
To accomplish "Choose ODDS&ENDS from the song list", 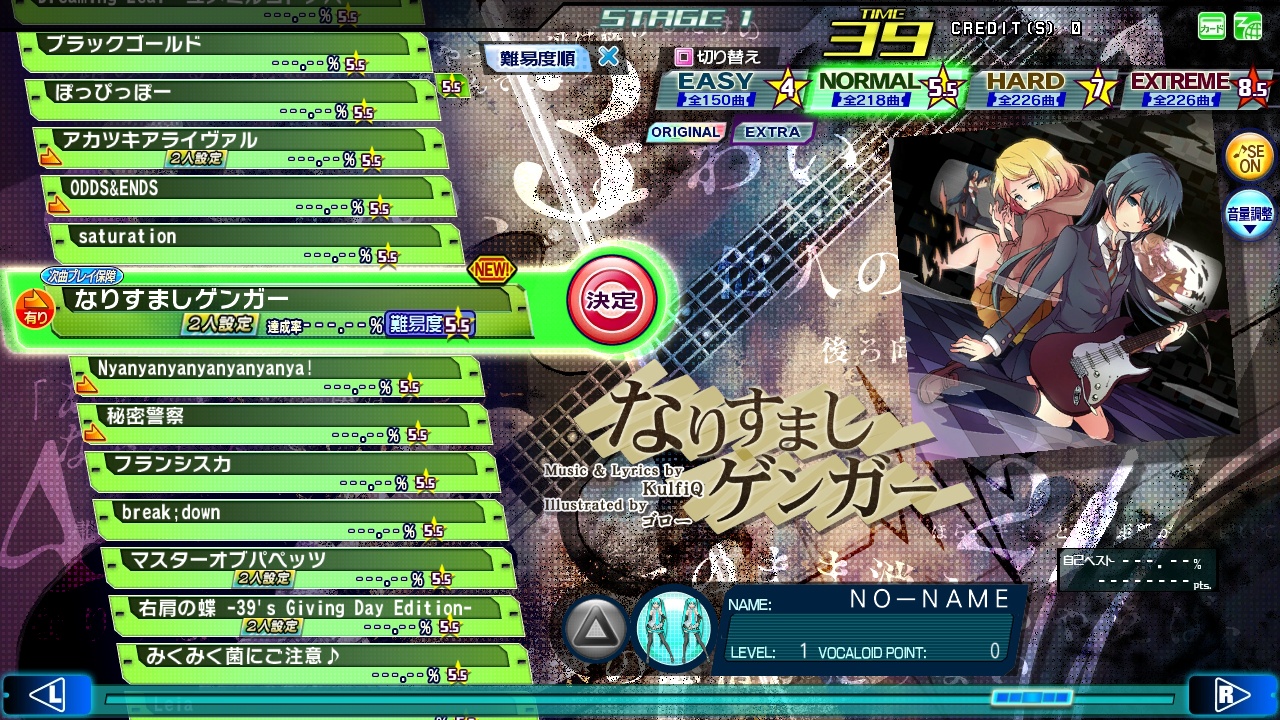I will [250, 196].
